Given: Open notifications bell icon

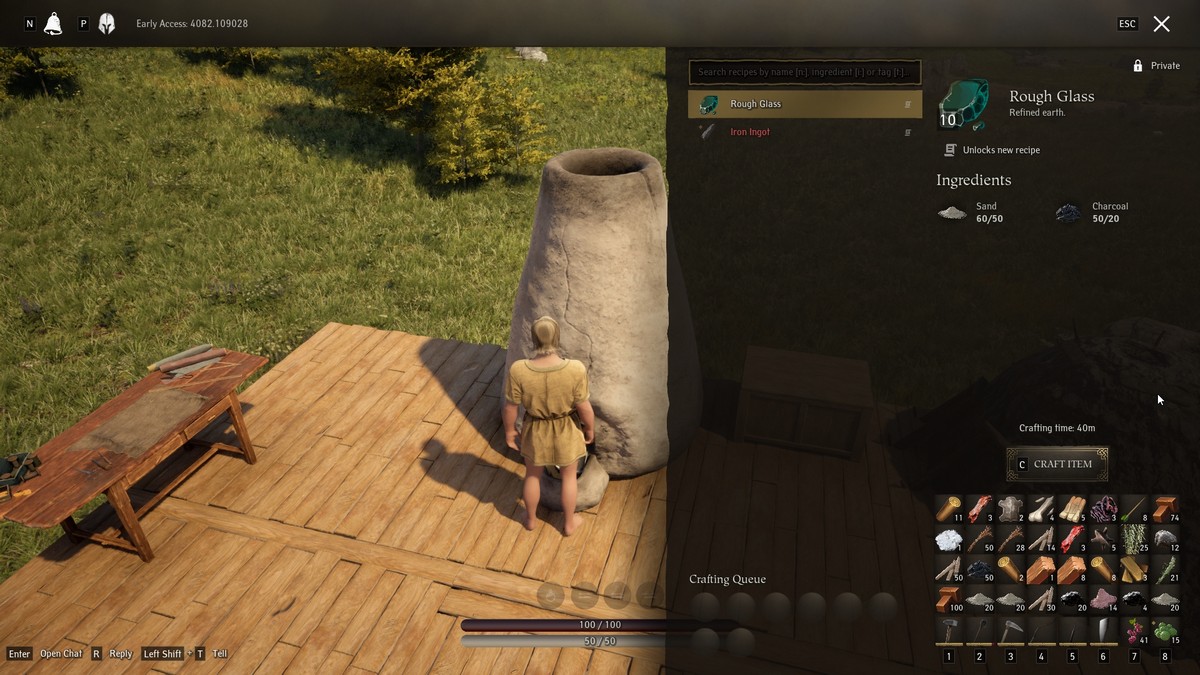Looking at the screenshot, I should [x=53, y=24].
